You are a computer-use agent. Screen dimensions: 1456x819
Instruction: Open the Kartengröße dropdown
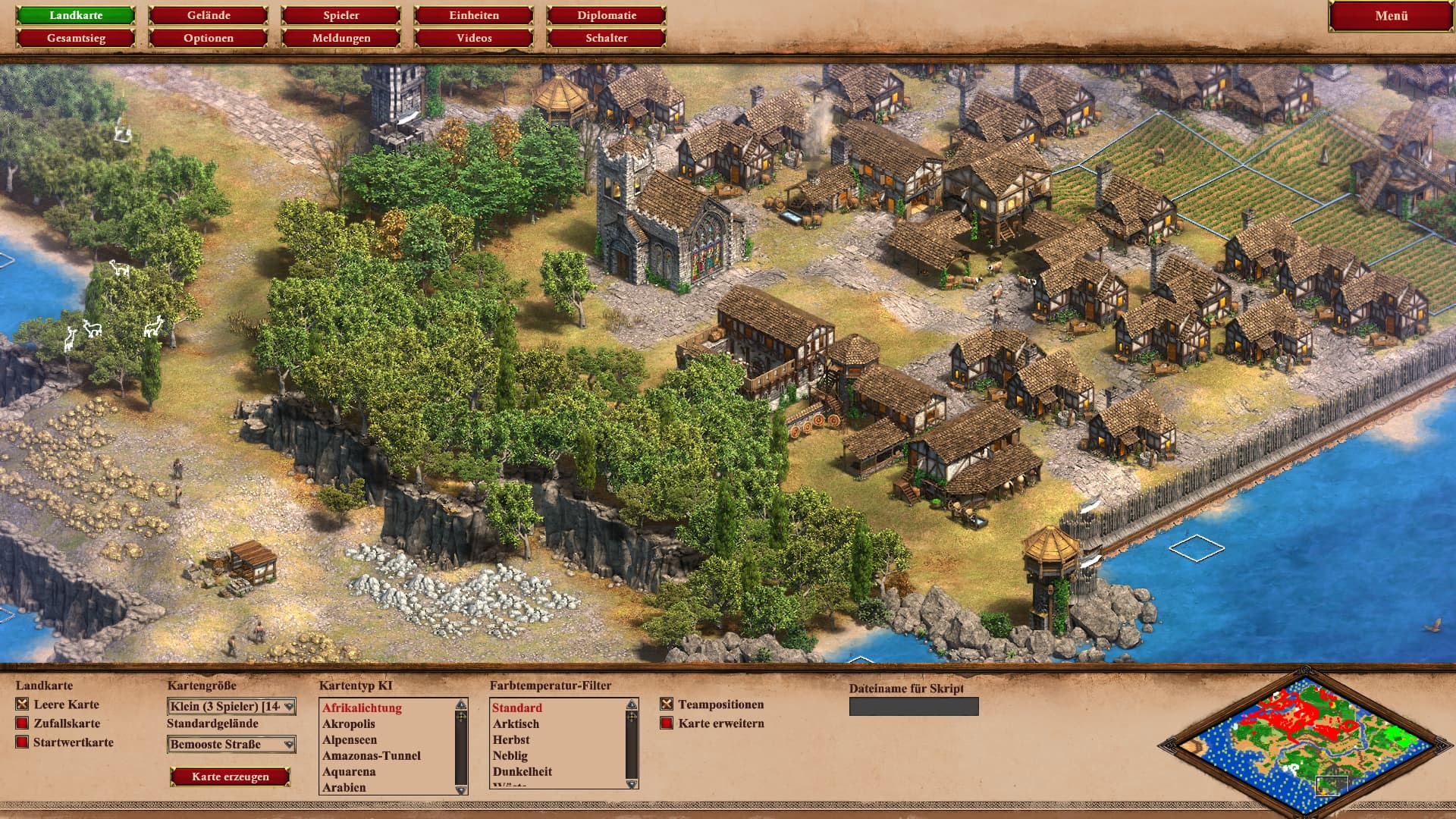231,707
